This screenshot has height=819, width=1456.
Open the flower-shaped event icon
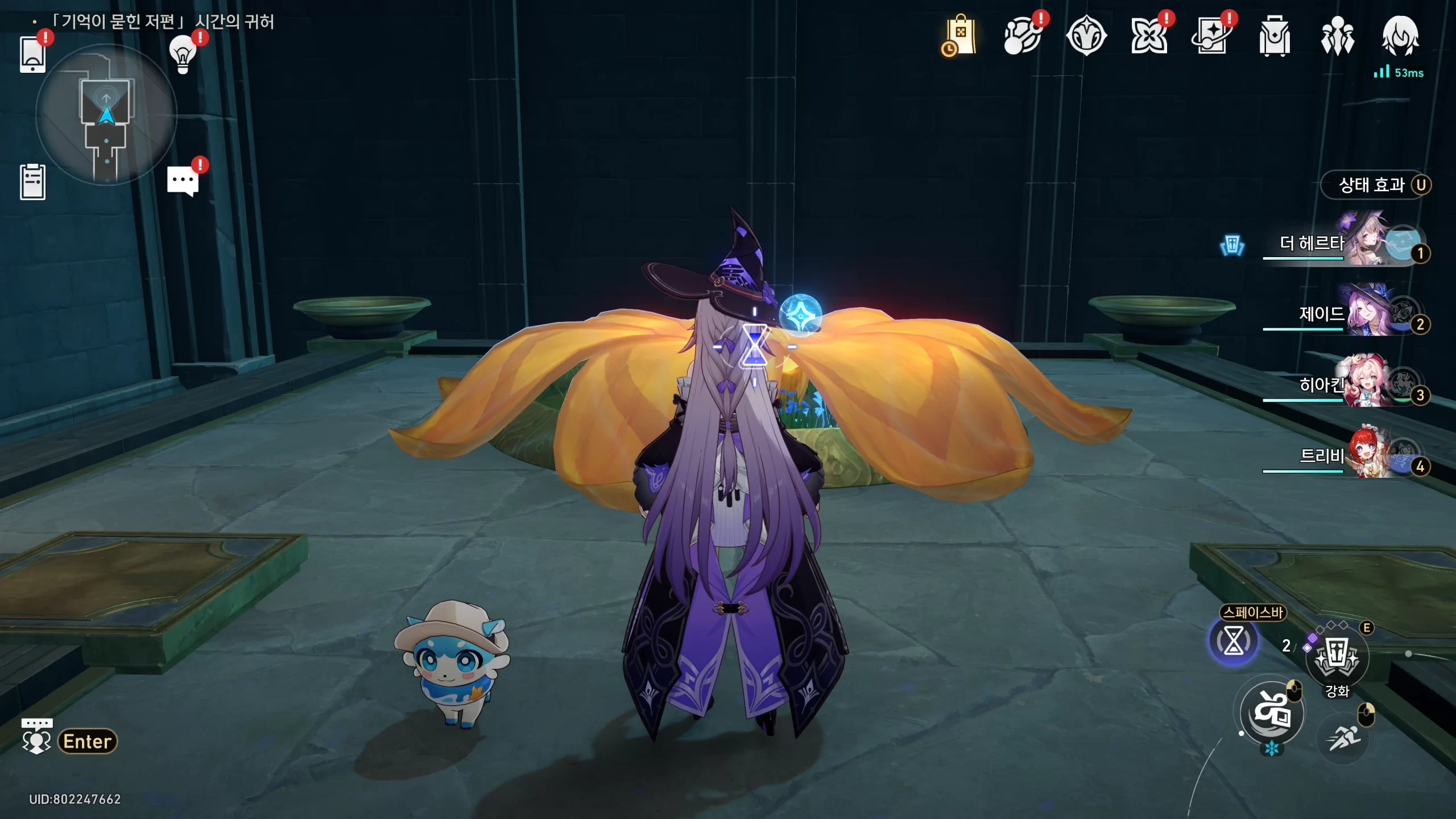1148,36
